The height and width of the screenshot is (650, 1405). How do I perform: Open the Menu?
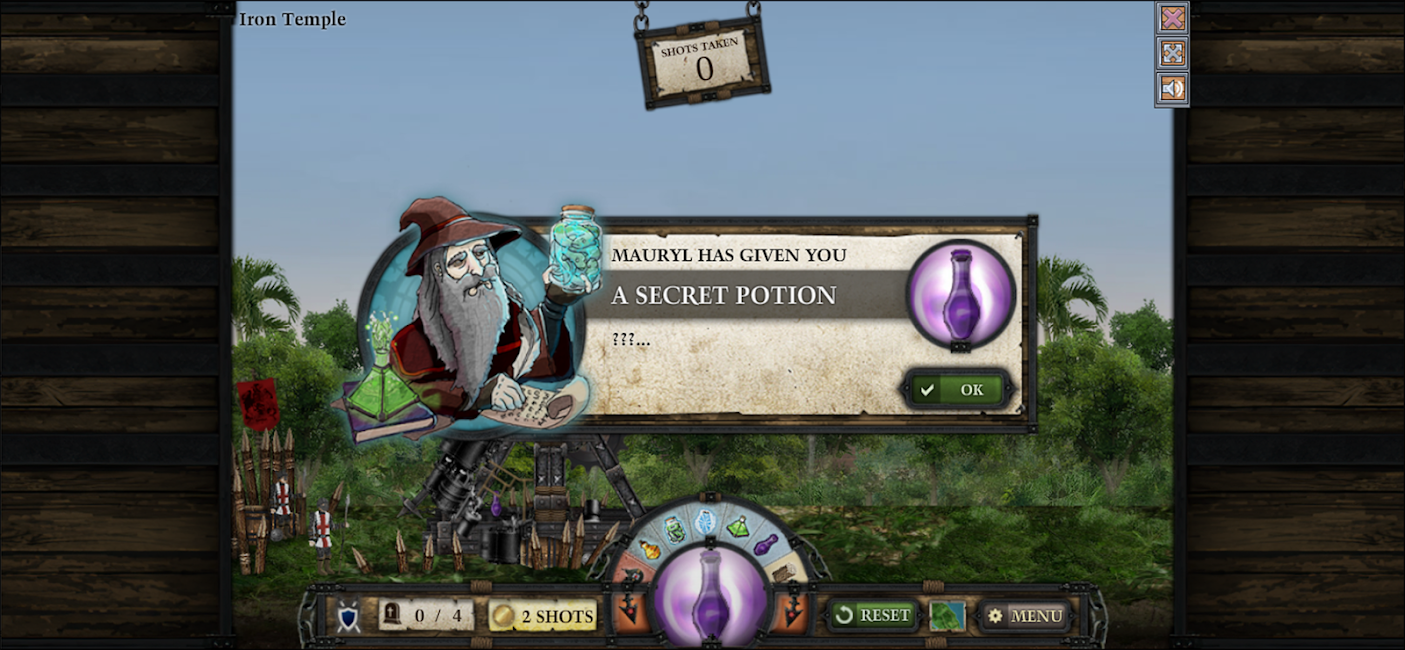(1024, 616)
